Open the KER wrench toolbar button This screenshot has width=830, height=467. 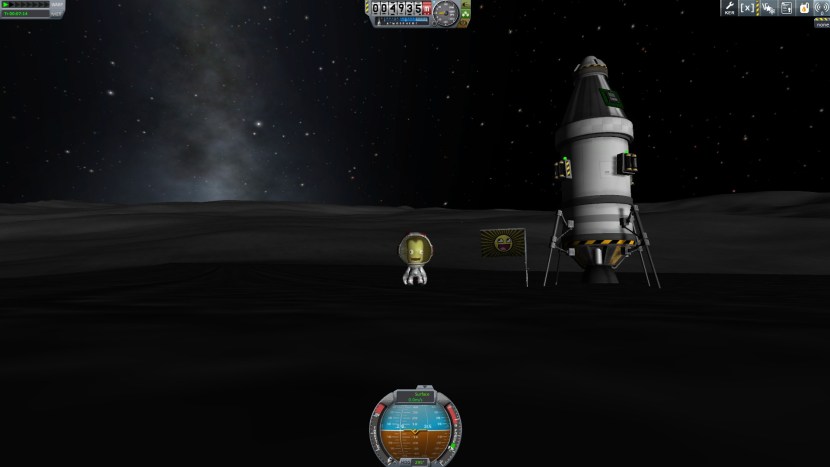tap(729, 8)
